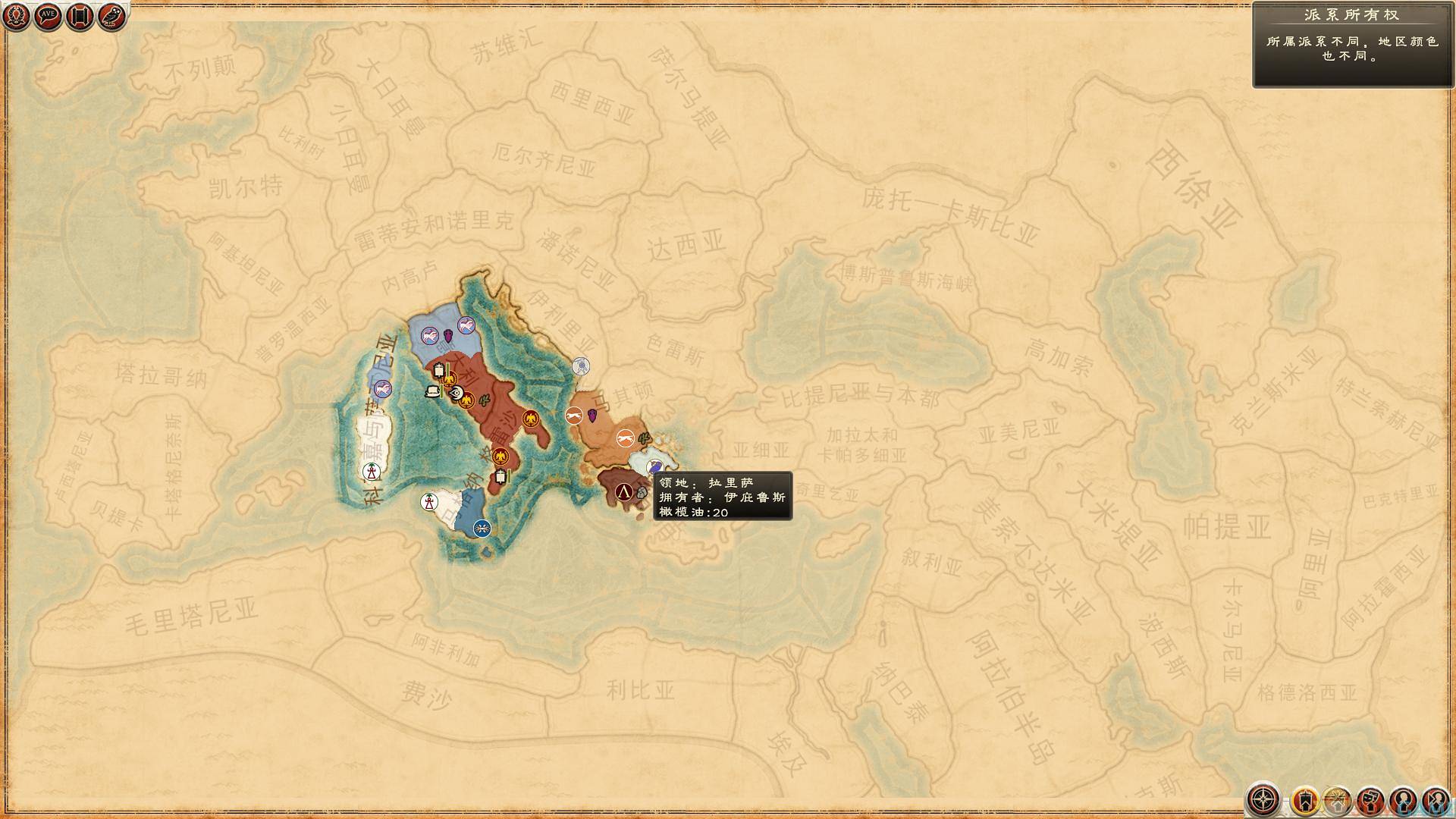Click the Spartan lambda emblem in Greece

click(x=623, y=490)
